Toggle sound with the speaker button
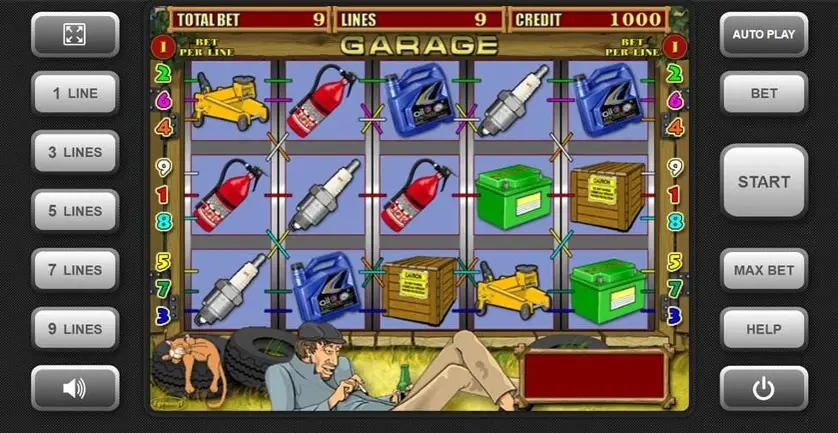 click(x=75, y=388)
